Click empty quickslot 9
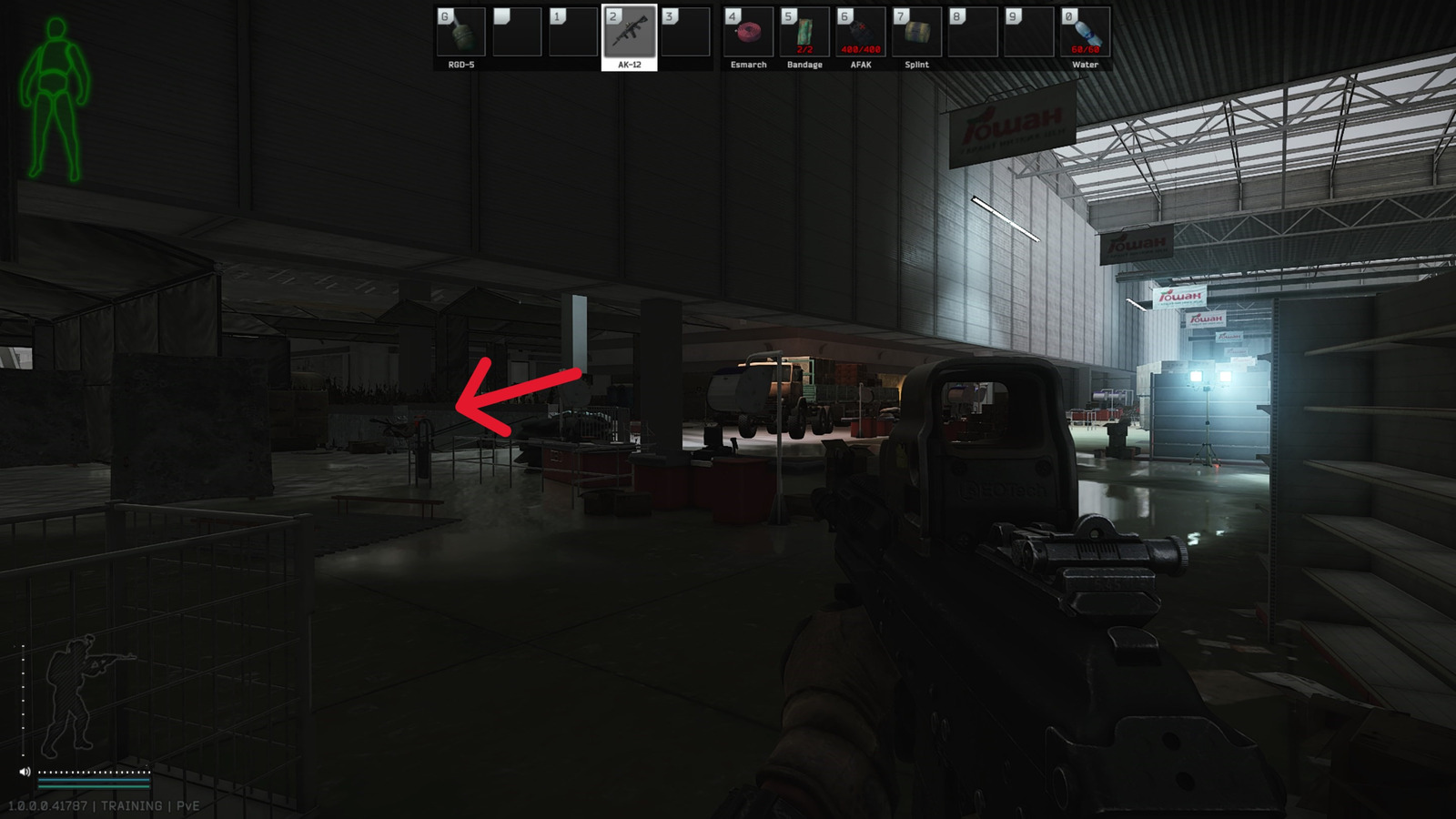1456x819 pixels. (1028, 32)
